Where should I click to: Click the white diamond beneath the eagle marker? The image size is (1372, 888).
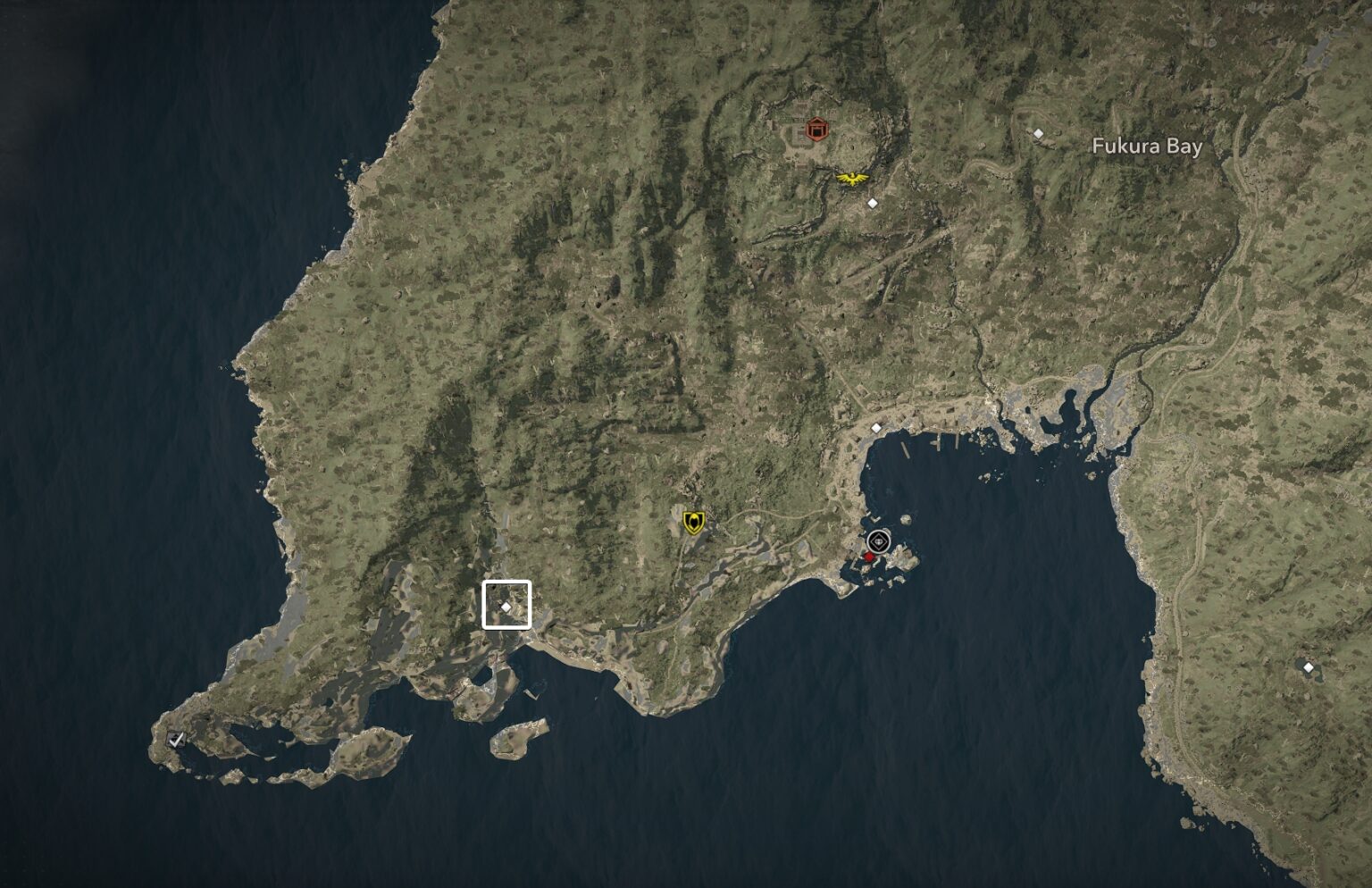872,203
